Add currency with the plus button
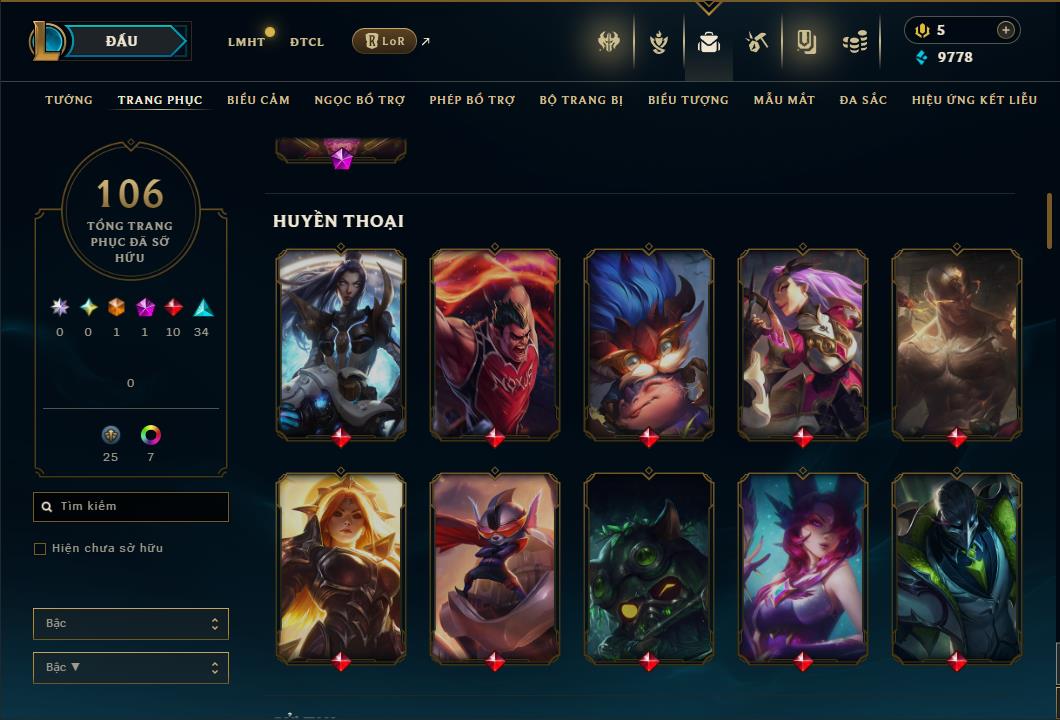The image size is (1060, 720). pyautogui.click(x=1005, y=30)
